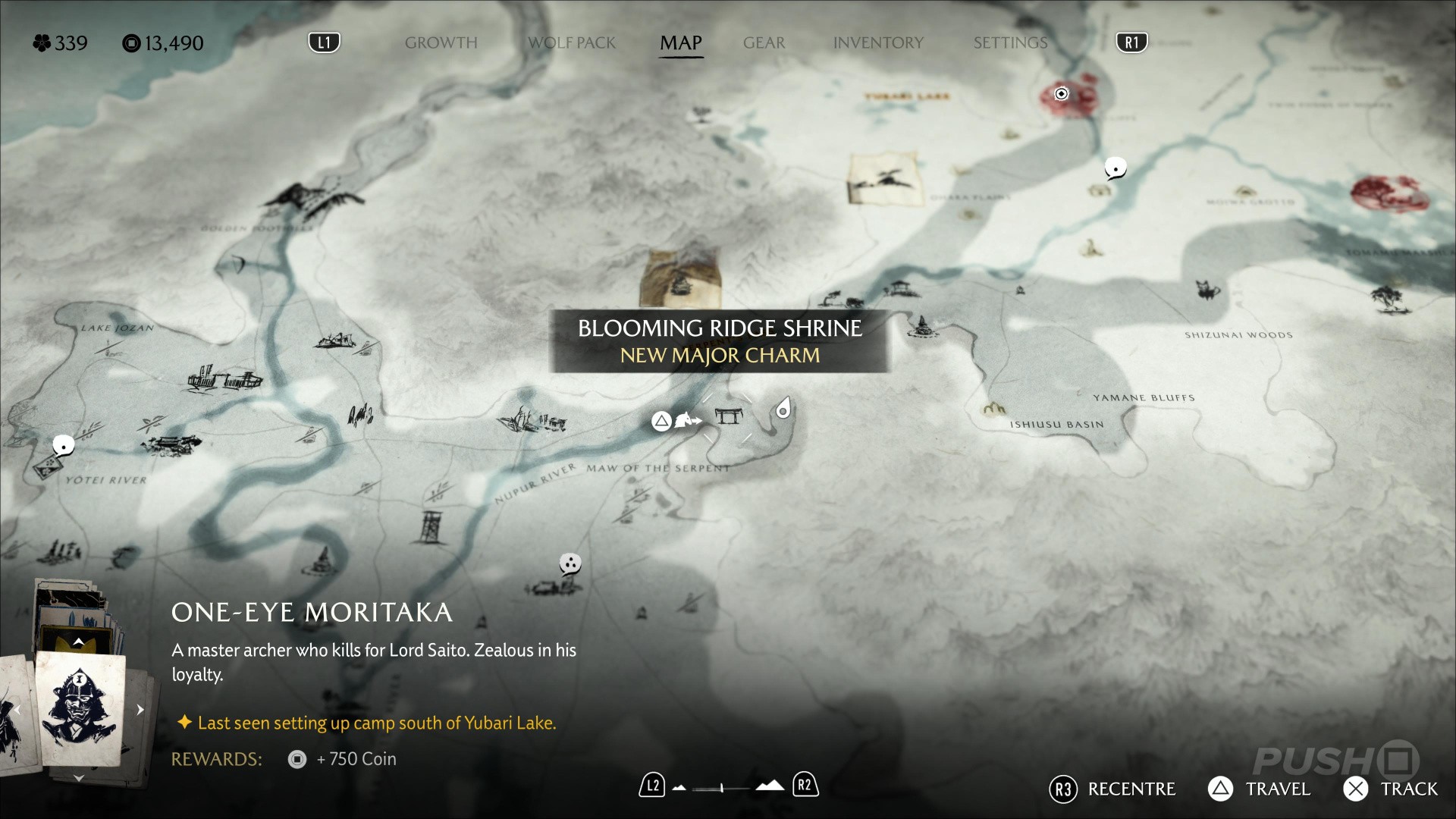Open the Wolf Pack tab
1456x819 pixels.
click(x=572, y=43)
